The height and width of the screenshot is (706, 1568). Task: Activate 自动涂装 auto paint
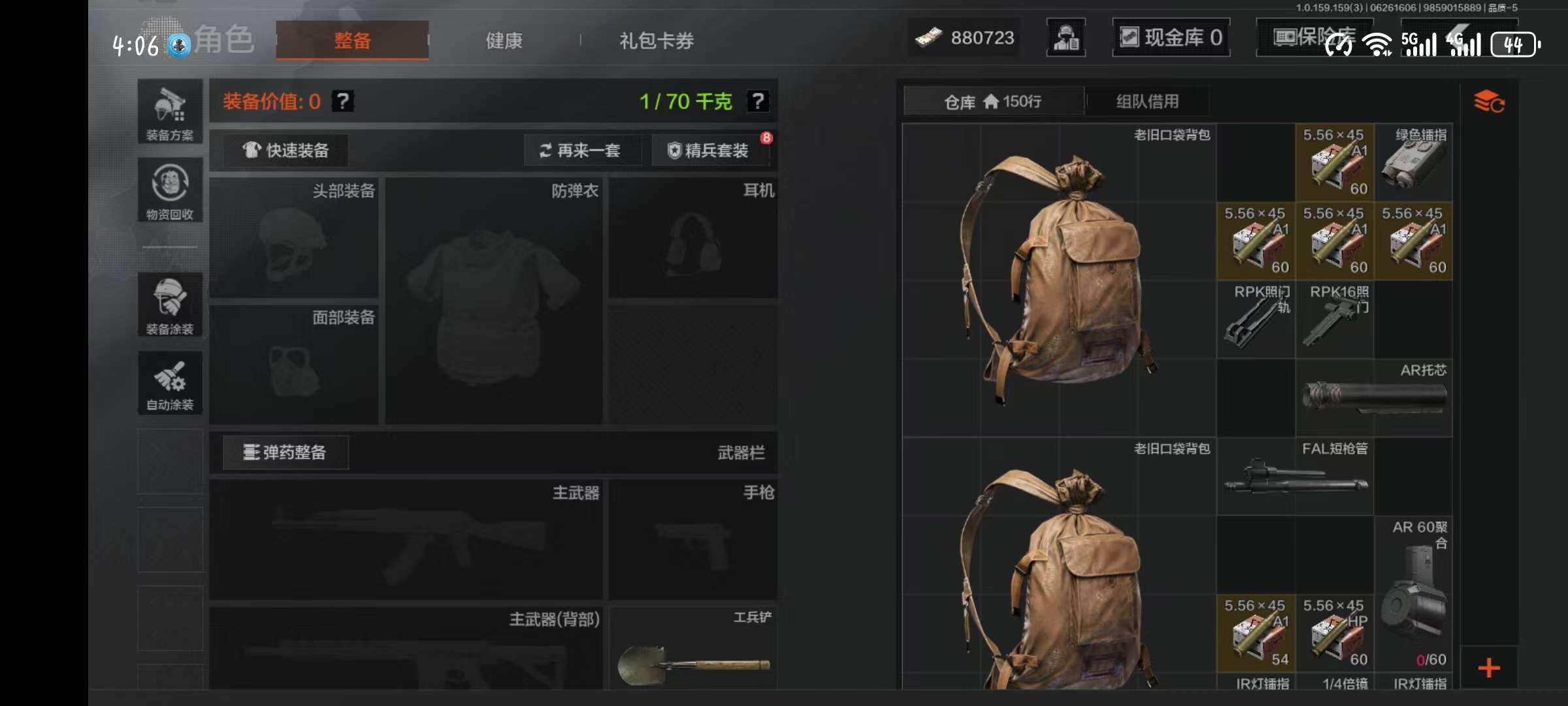(x=170, y=384)
